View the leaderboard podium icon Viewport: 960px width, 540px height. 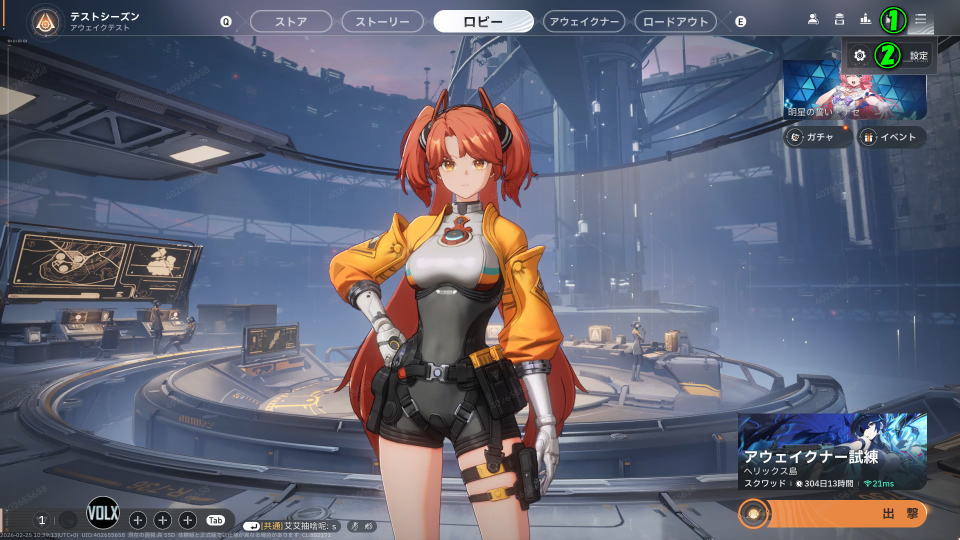coord(865,19)
